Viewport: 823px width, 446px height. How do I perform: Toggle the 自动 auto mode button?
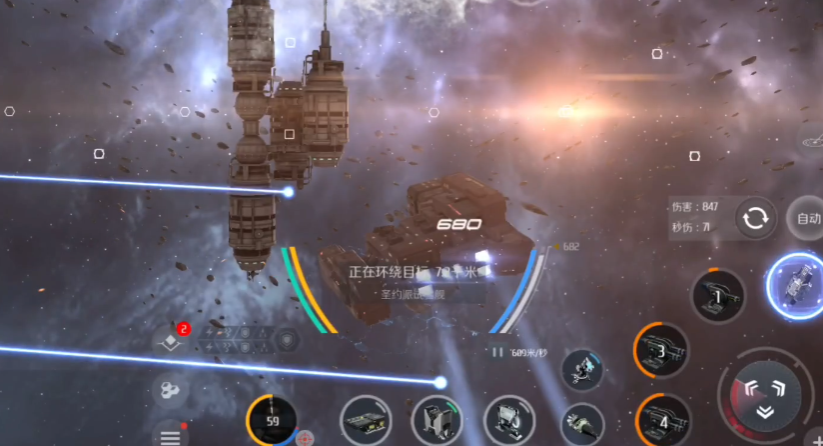click(806, 217)
